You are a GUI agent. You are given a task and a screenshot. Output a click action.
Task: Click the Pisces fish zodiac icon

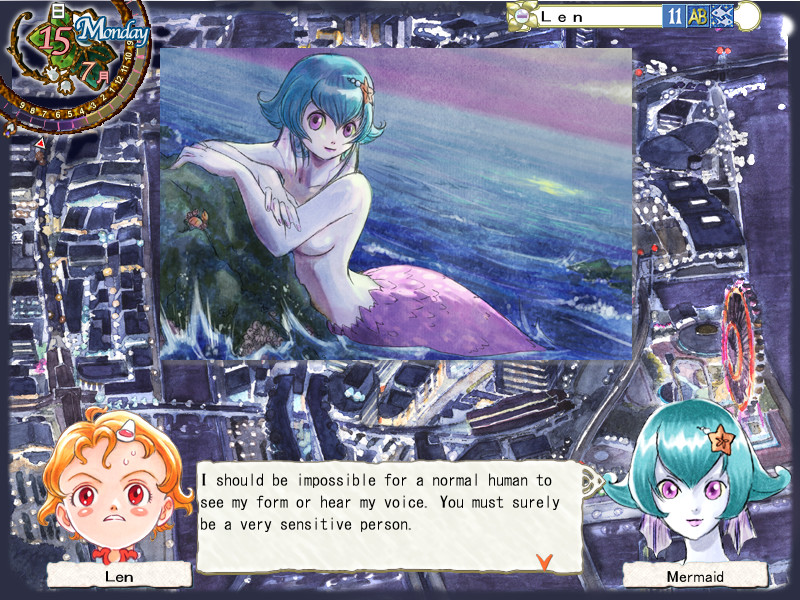coord(721,16)
